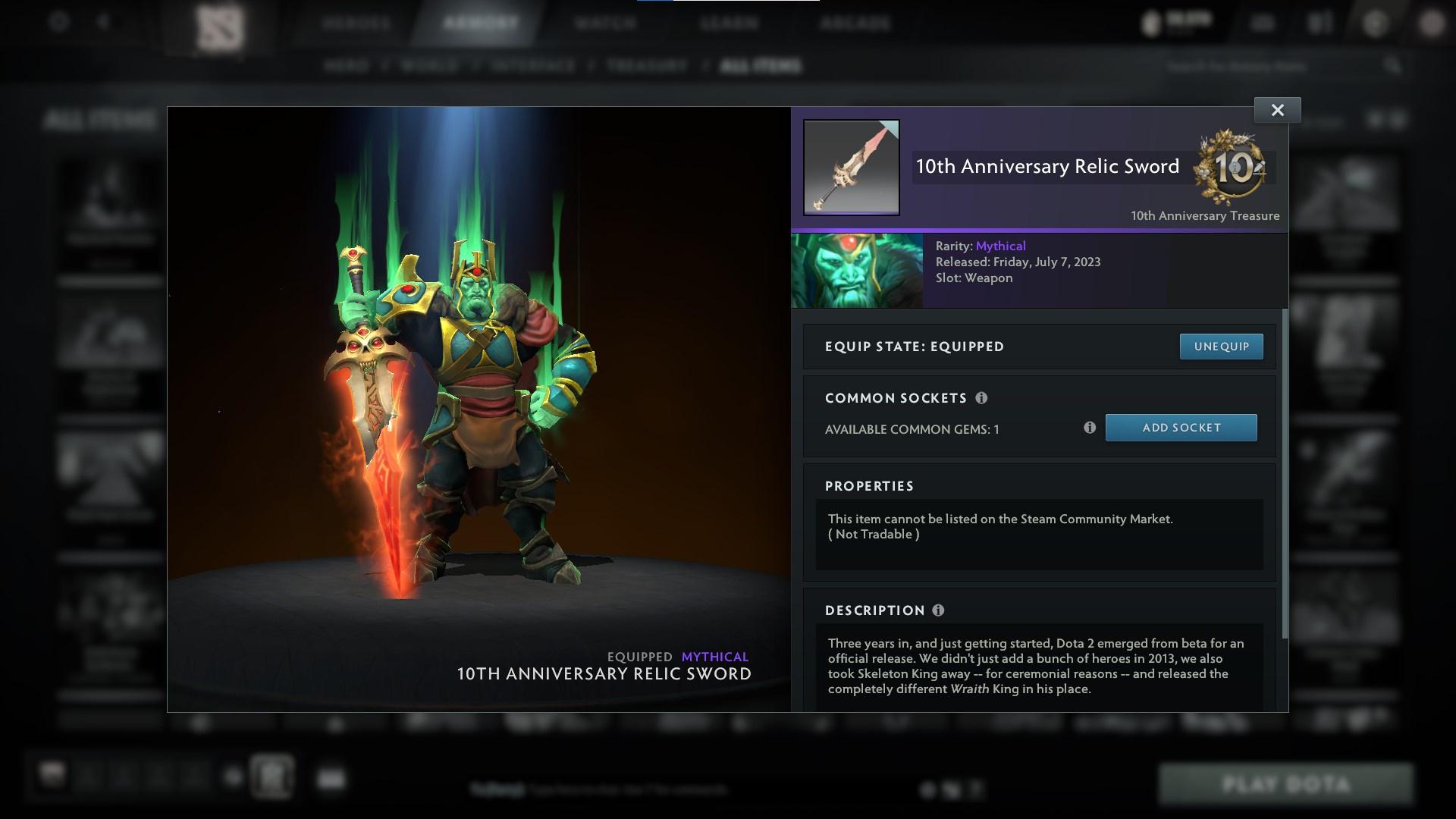1456x819 pixels.
Task: Click the Relic Sword item thumbnail
Action: pos(851,168)
